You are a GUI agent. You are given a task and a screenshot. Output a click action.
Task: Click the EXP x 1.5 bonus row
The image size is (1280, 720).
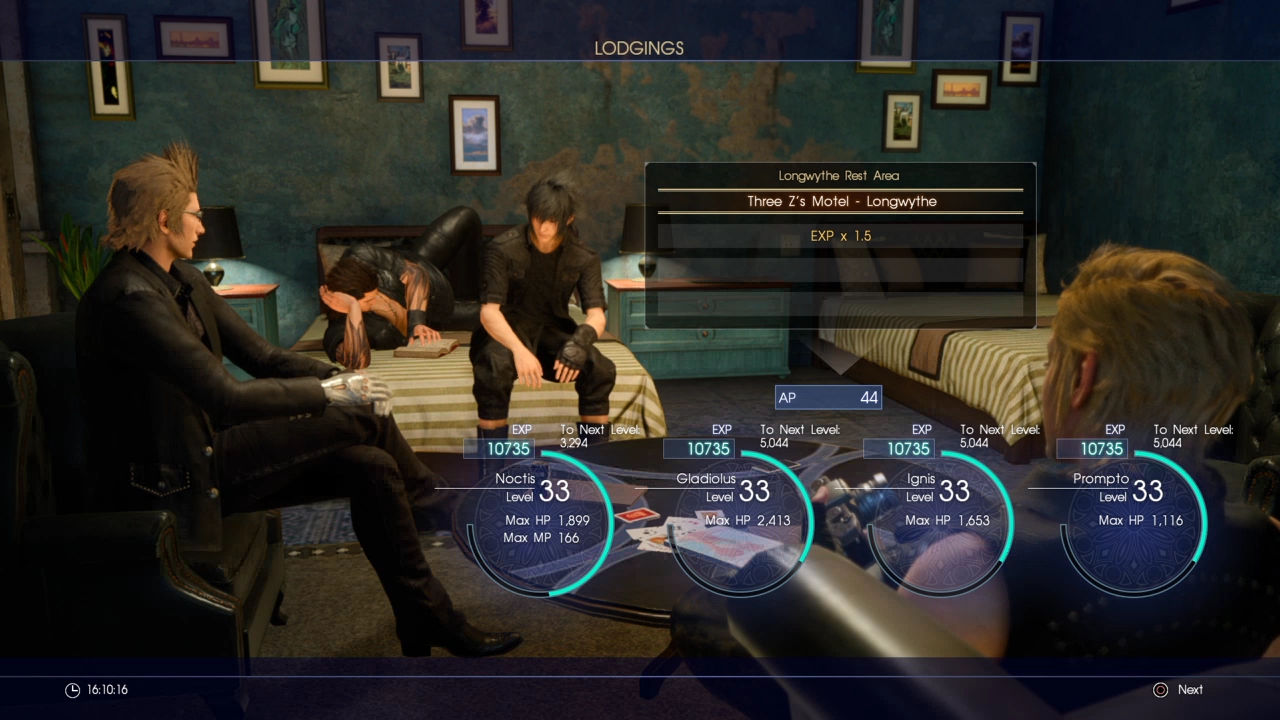coord(840,236)
